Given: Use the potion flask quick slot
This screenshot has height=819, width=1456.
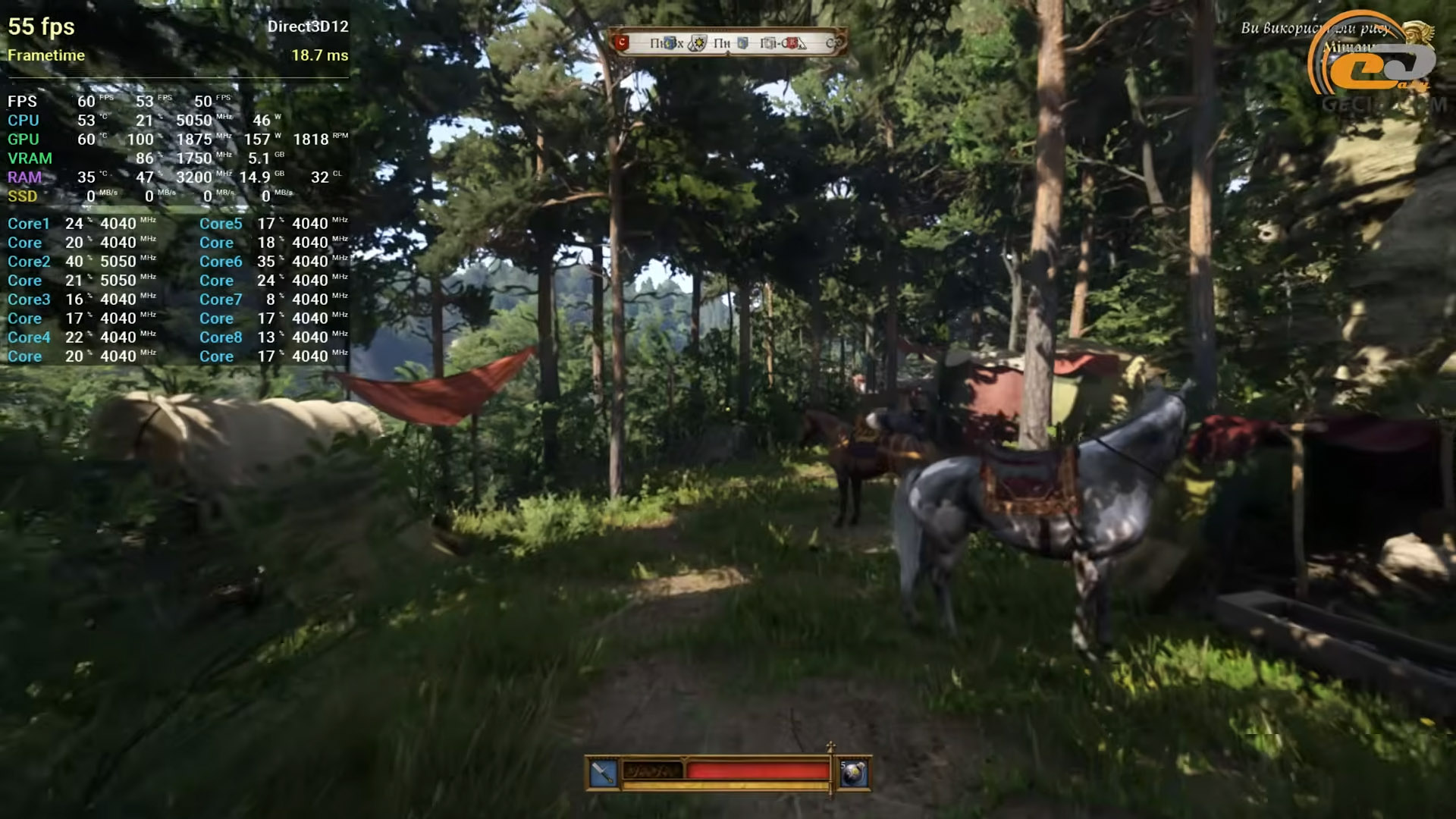Looking at the screenshot, I should pos(853,773).
